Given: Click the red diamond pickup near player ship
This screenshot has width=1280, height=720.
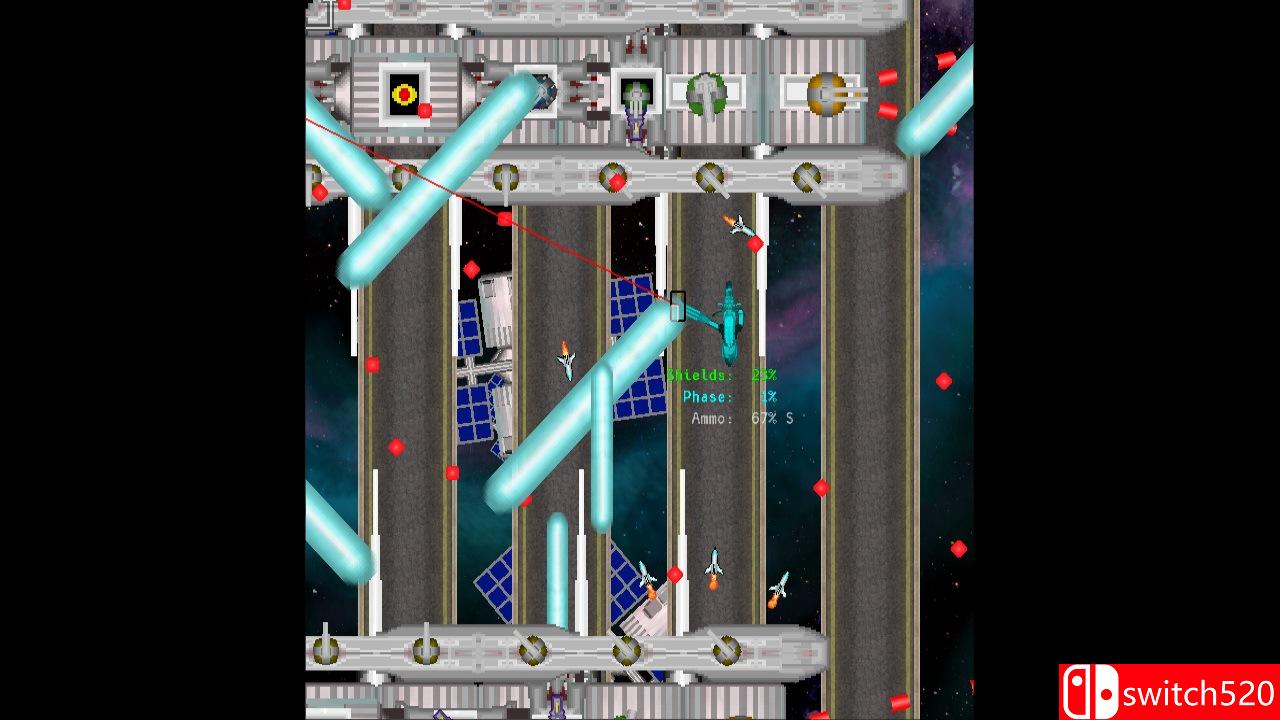Looking at the screenshot, I should (756, 242).
